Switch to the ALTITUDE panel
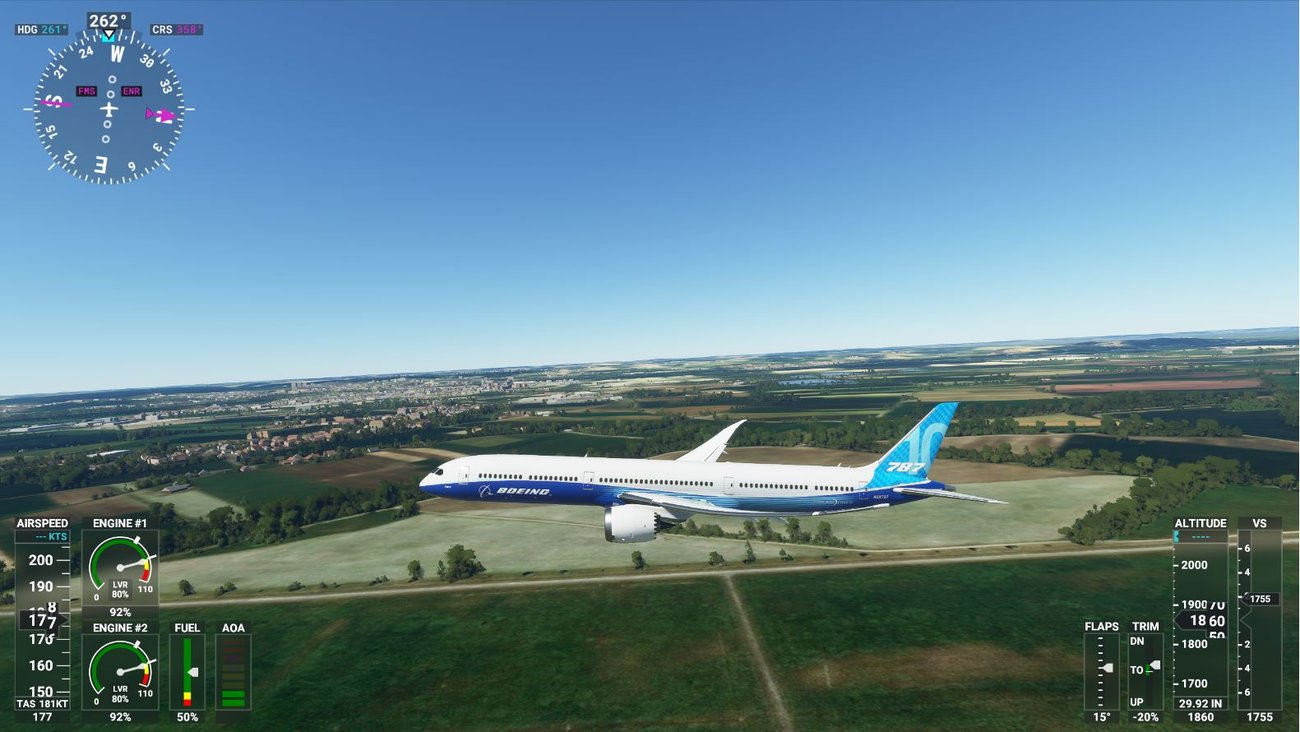This screenshot has height=732, width=1300. 1201,523
